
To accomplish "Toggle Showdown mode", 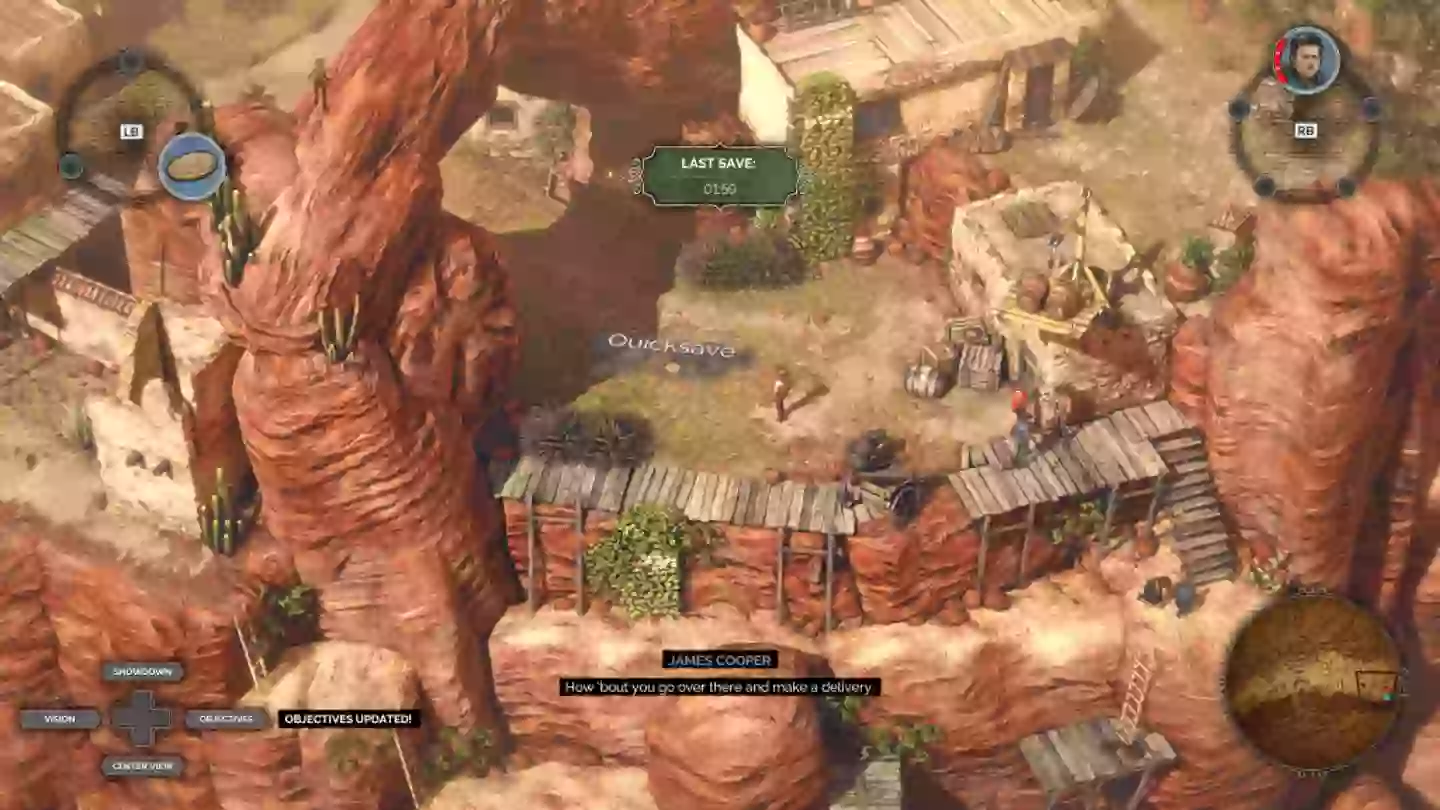I will [x=143, y=672].
